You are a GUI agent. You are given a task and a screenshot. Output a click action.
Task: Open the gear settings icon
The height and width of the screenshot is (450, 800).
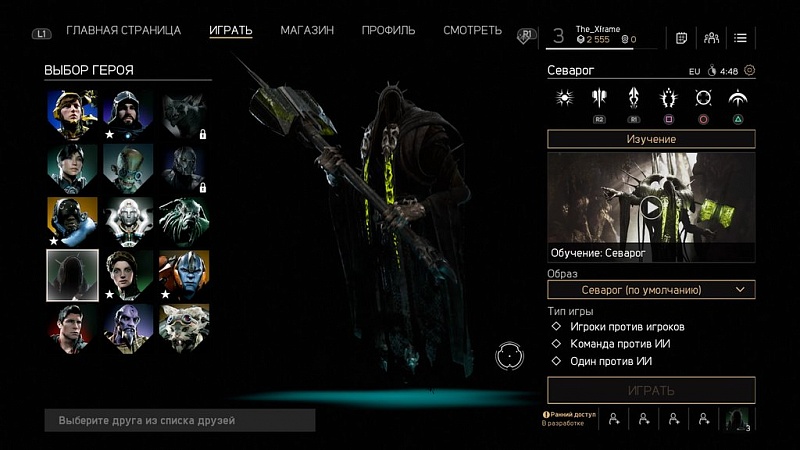(x=750, y=71)
